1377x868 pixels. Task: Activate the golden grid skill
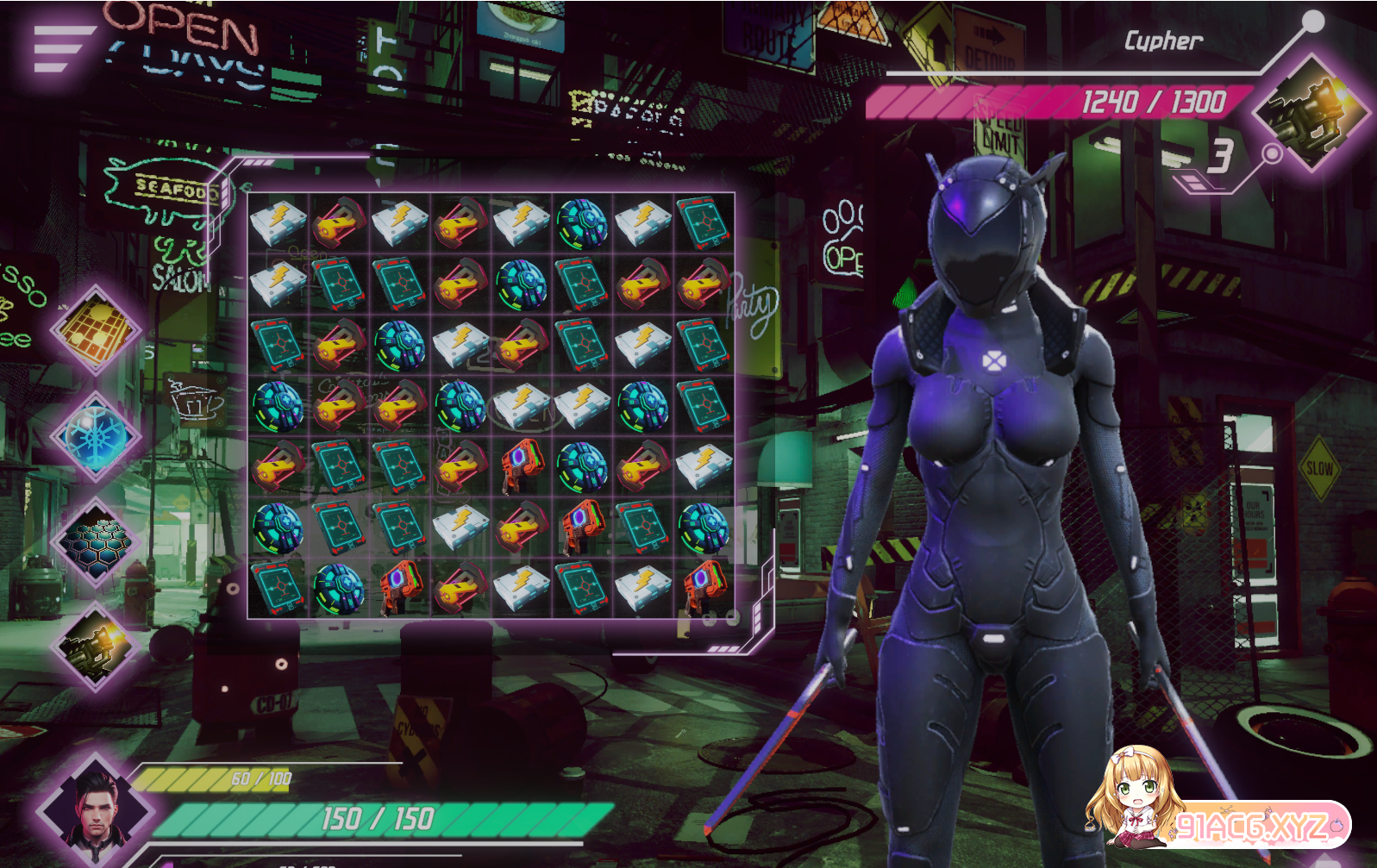pyautogui.click(x=95, y=328)
